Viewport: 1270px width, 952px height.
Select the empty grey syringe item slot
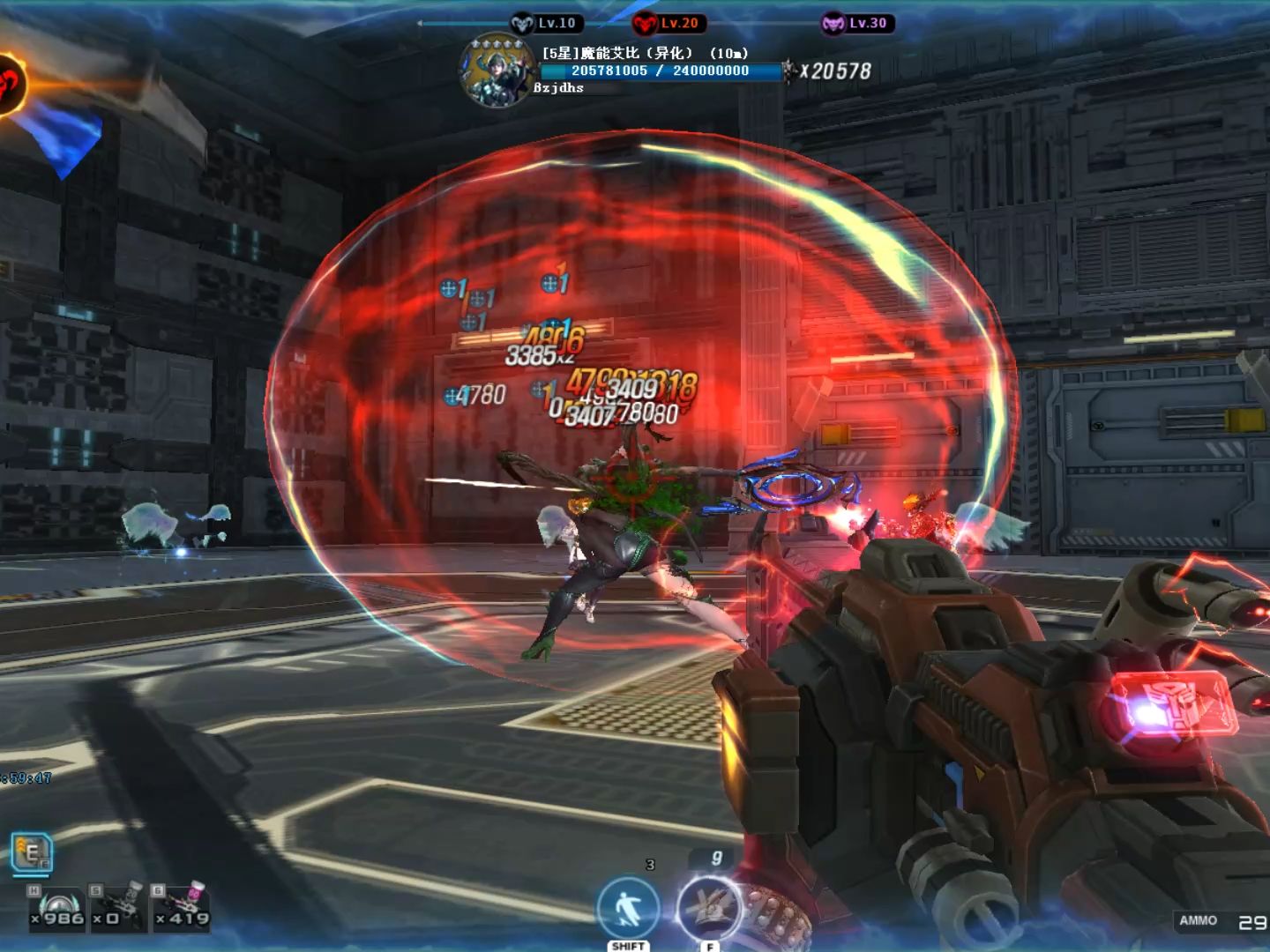coord(118,908)
